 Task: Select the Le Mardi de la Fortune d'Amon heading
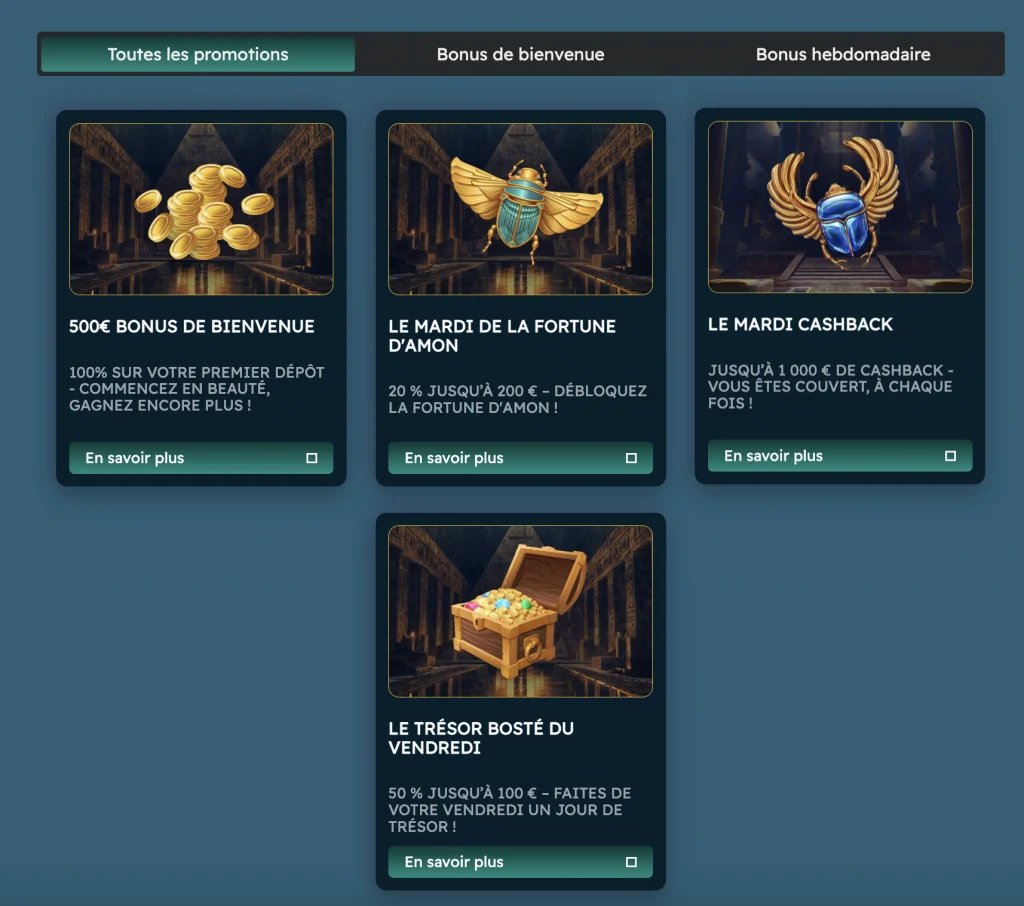tap(502, 336)
